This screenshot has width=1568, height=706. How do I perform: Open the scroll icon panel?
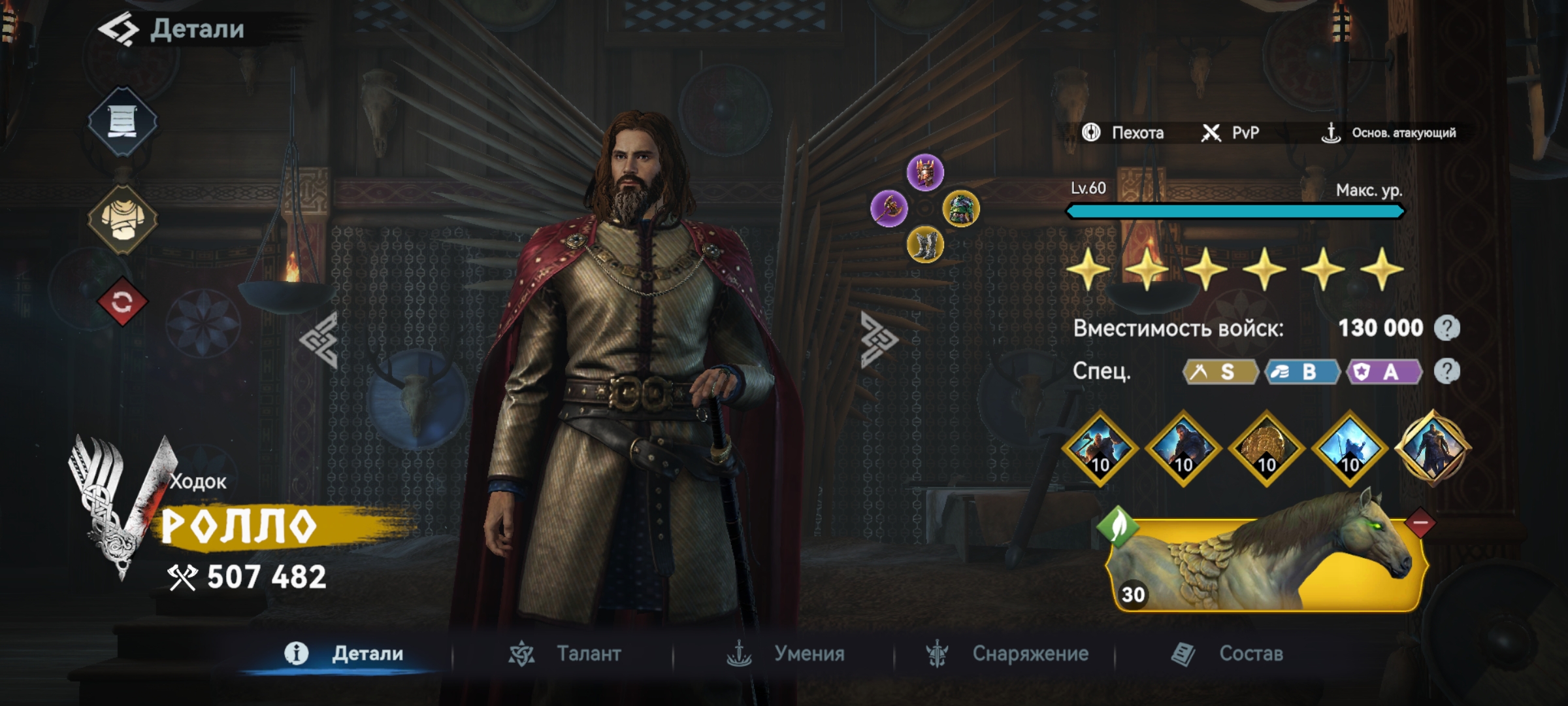tap(122, 122)
